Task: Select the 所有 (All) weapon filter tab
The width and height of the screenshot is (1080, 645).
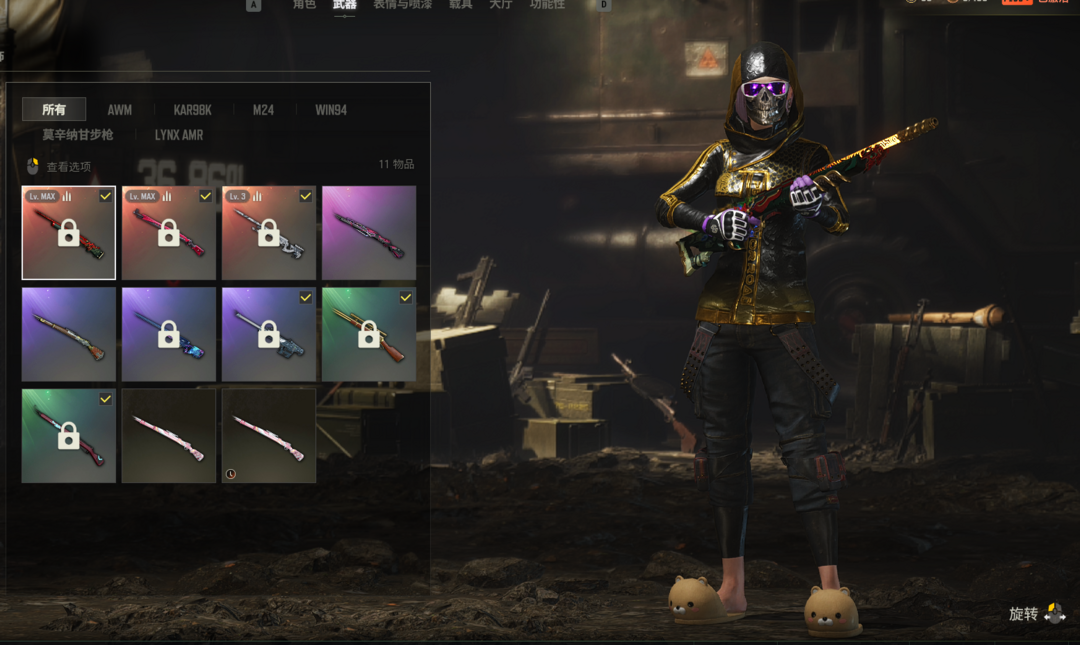Action: (54, 110)
